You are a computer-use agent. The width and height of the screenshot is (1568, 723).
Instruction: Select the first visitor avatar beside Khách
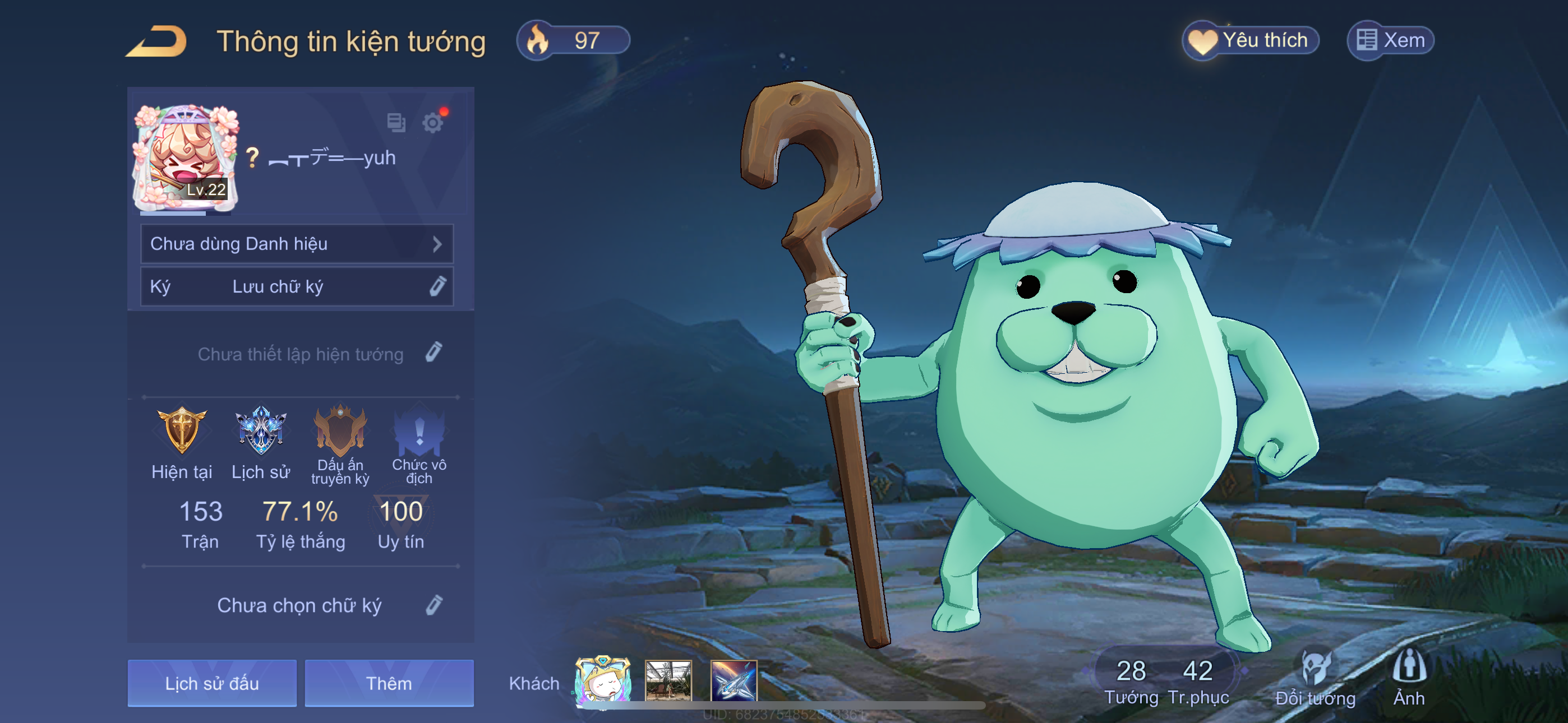click(x=603, y=680)
